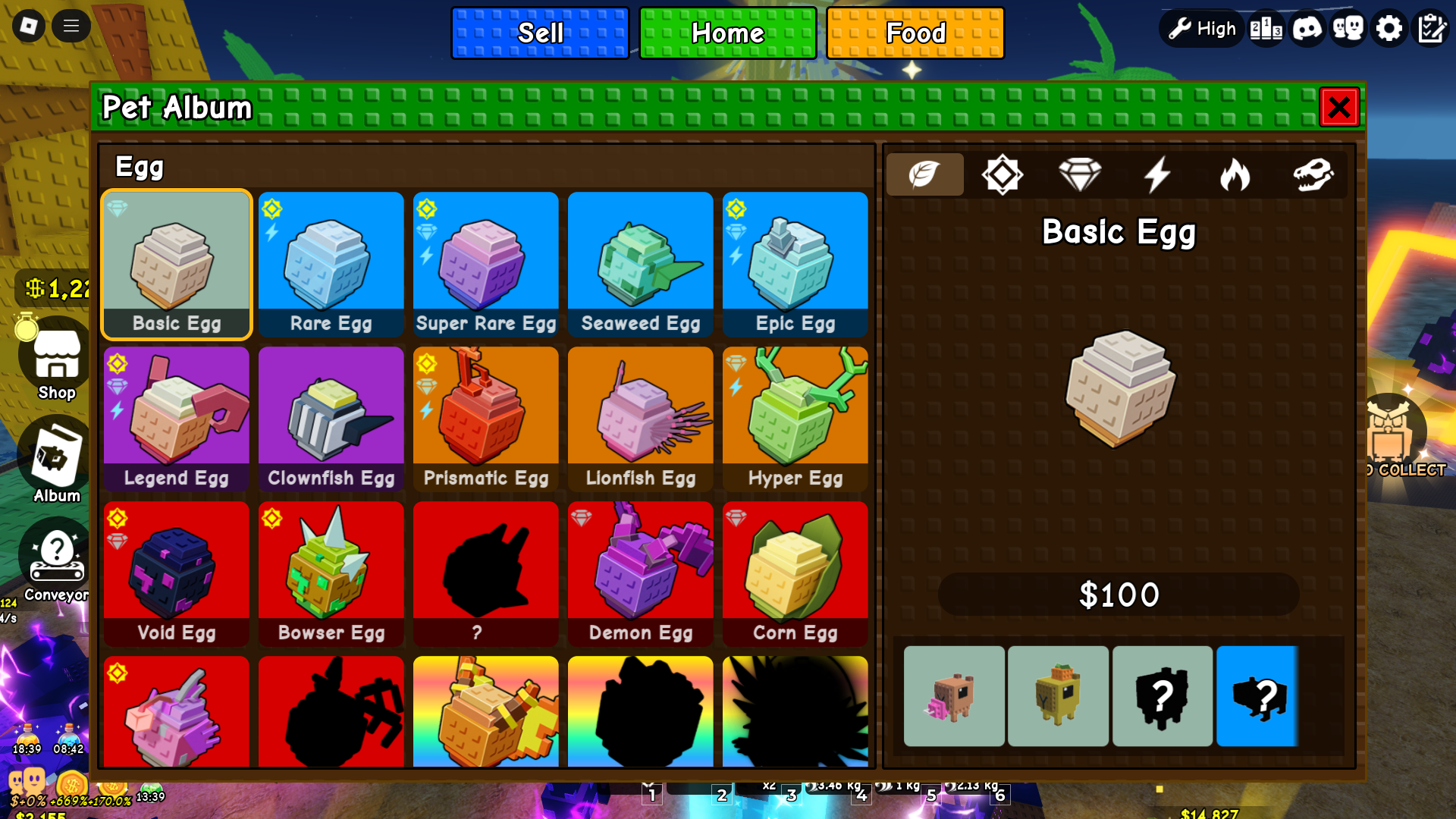This screenshot has height=819, width=1456.
Task: Select the Prismatic Egg tile
Action: tap(485, 419)
